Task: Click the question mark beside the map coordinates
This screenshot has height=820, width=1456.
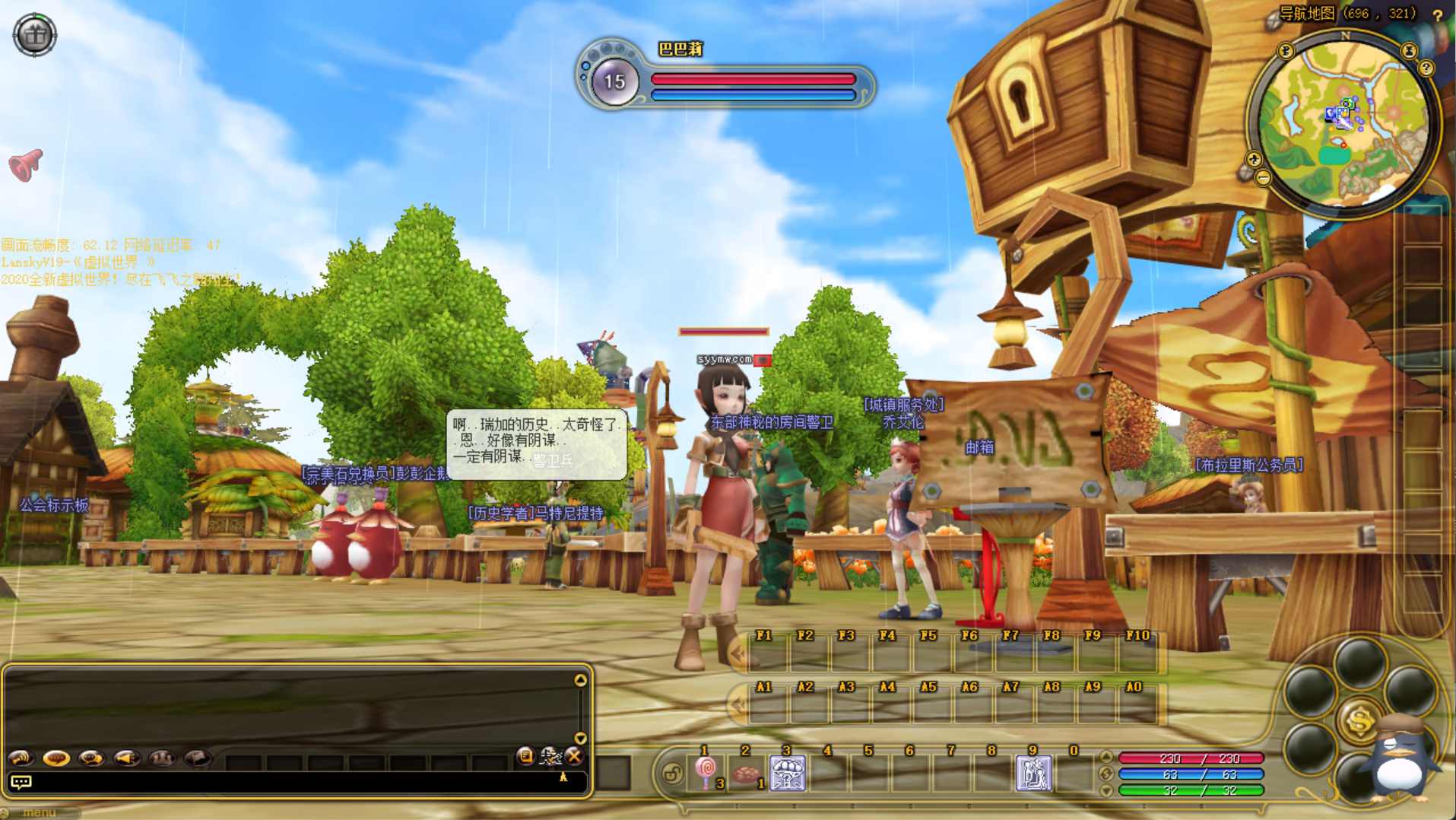Action: [1437, 14]
